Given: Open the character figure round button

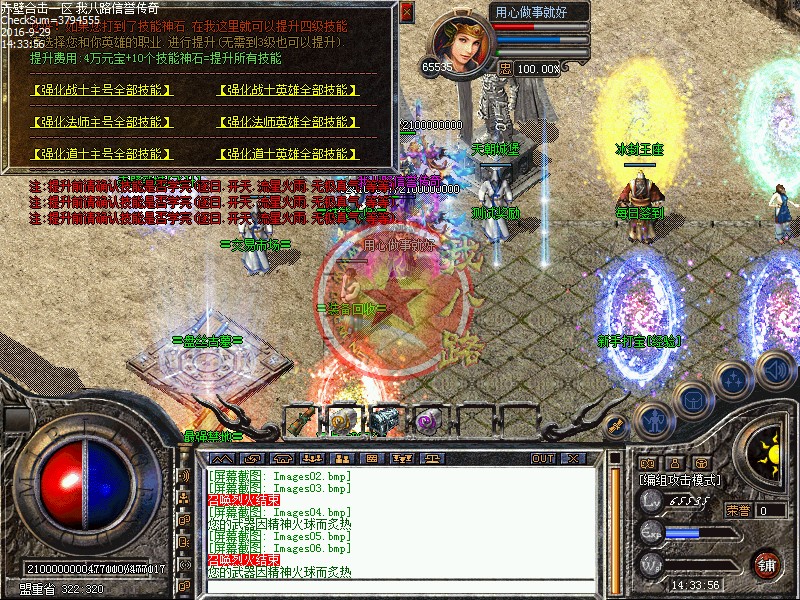Looking at the screenshot, I should [656, 420].
